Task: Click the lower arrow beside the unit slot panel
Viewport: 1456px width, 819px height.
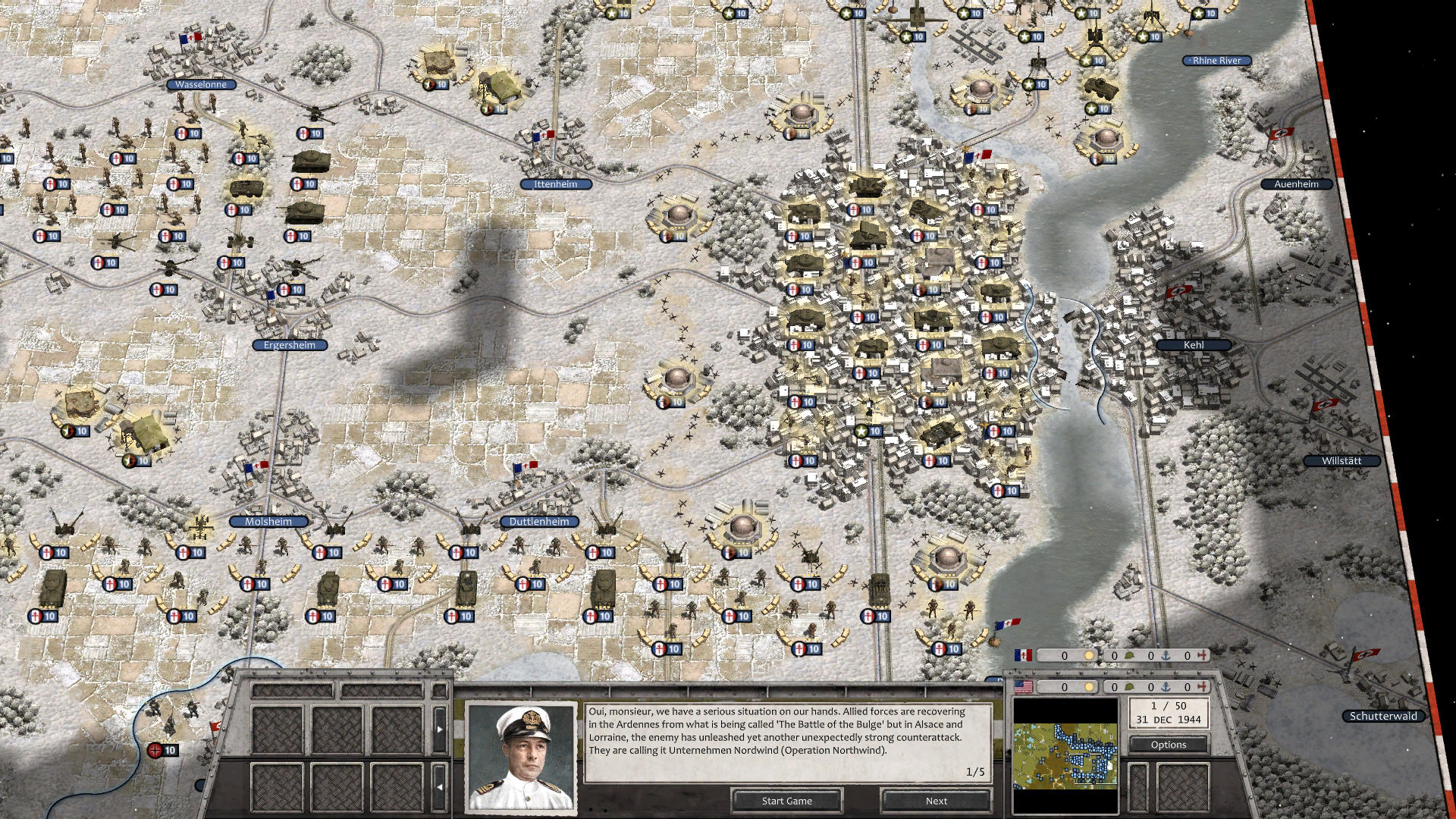Action: (x=439, y=786)
